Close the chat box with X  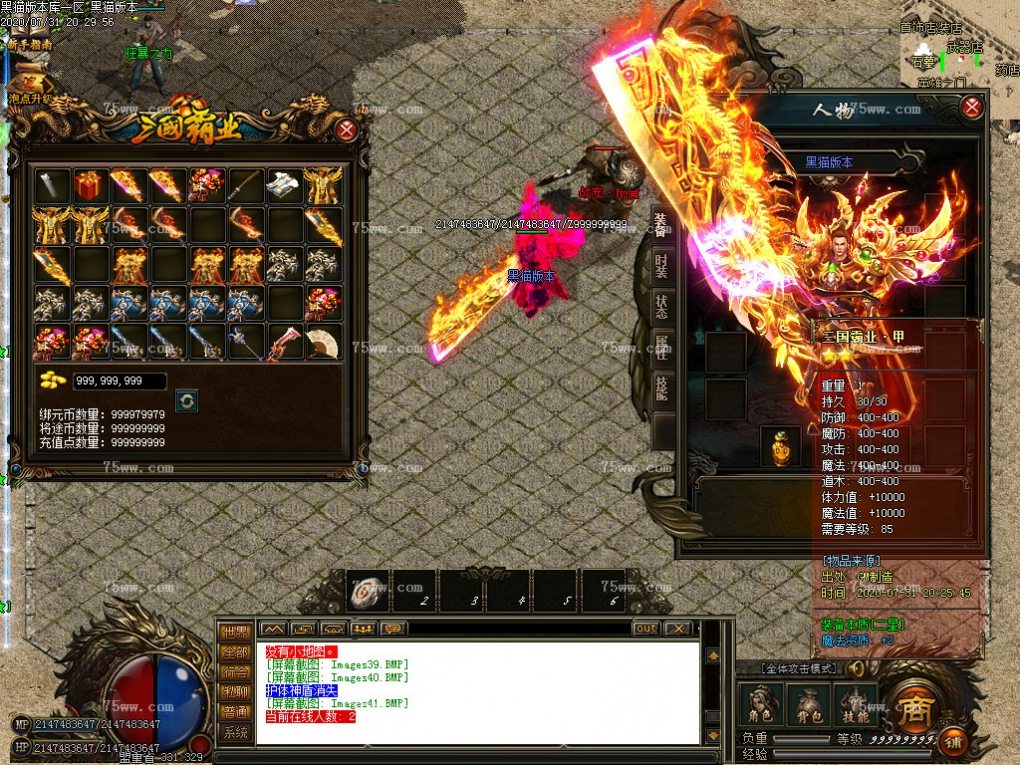678,628
